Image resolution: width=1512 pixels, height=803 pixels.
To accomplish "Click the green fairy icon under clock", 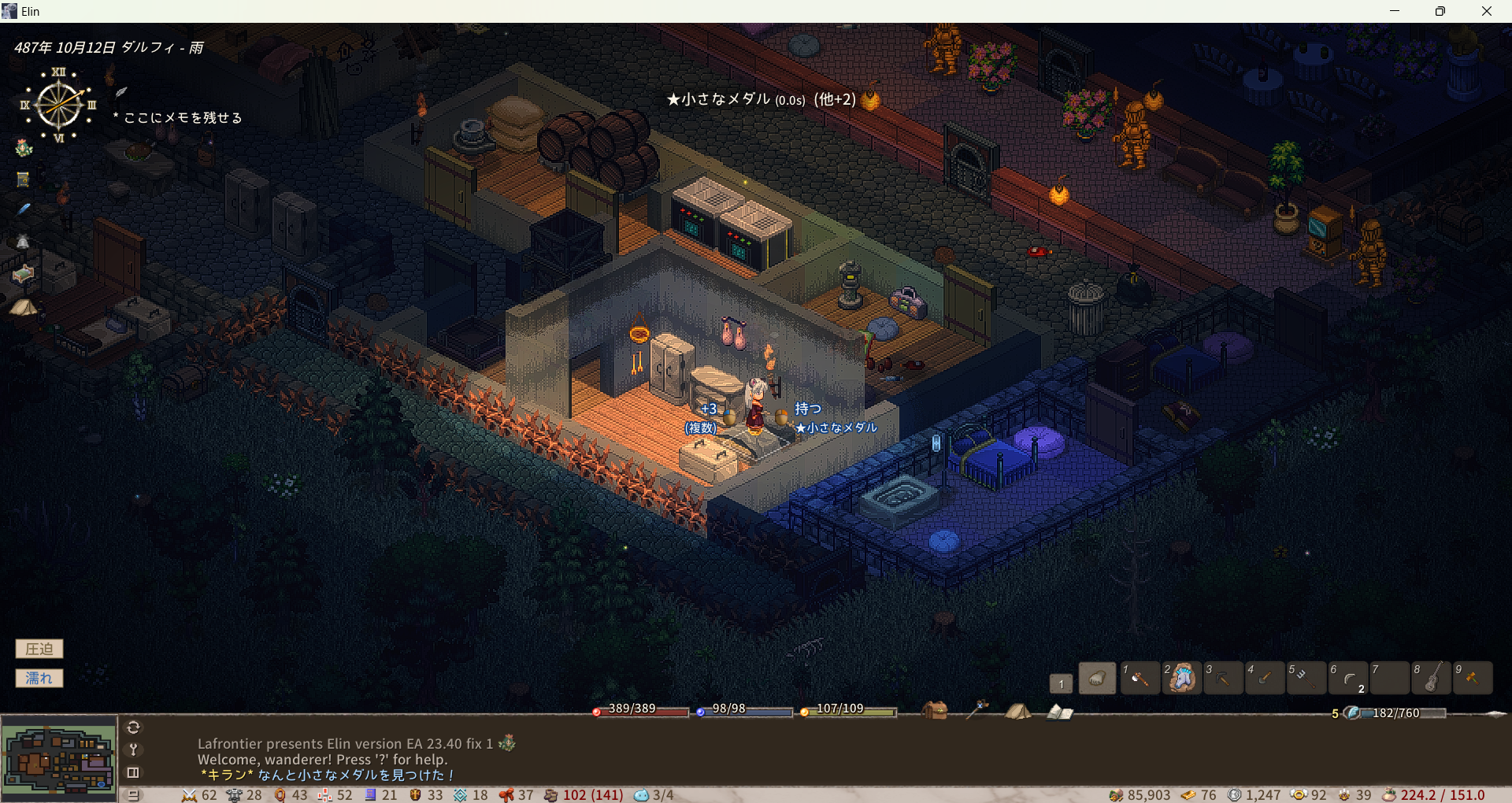I will pyautogui.click(x=24, y=148).
